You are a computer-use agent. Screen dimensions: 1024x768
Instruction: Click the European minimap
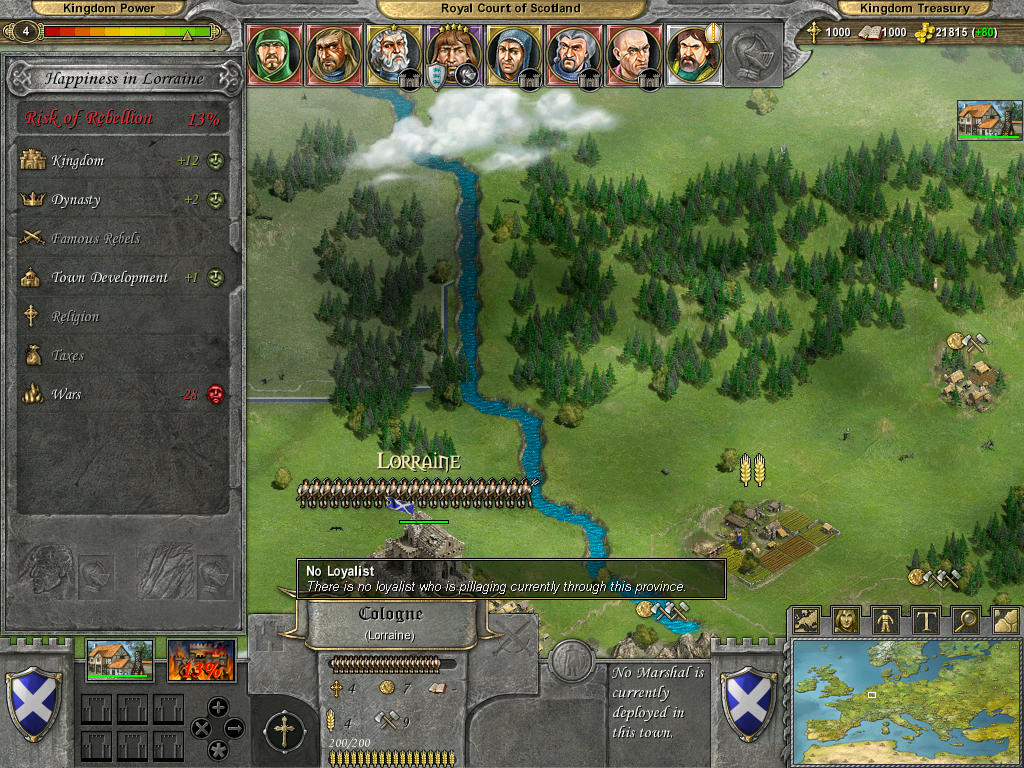click(x=905, y=702)
